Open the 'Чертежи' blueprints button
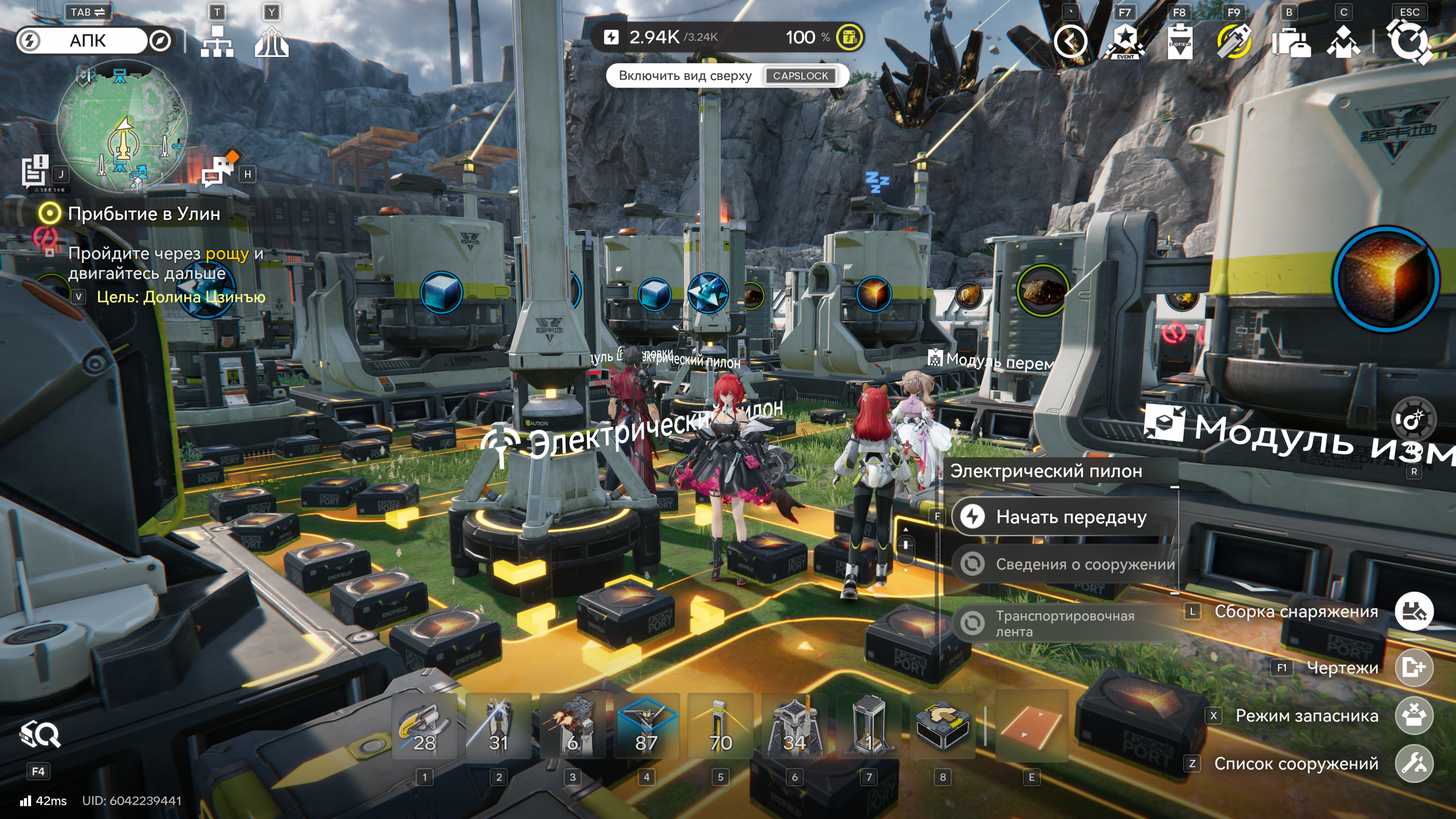This screenshot has height=819, width=1456. (x=1414, y=667)
